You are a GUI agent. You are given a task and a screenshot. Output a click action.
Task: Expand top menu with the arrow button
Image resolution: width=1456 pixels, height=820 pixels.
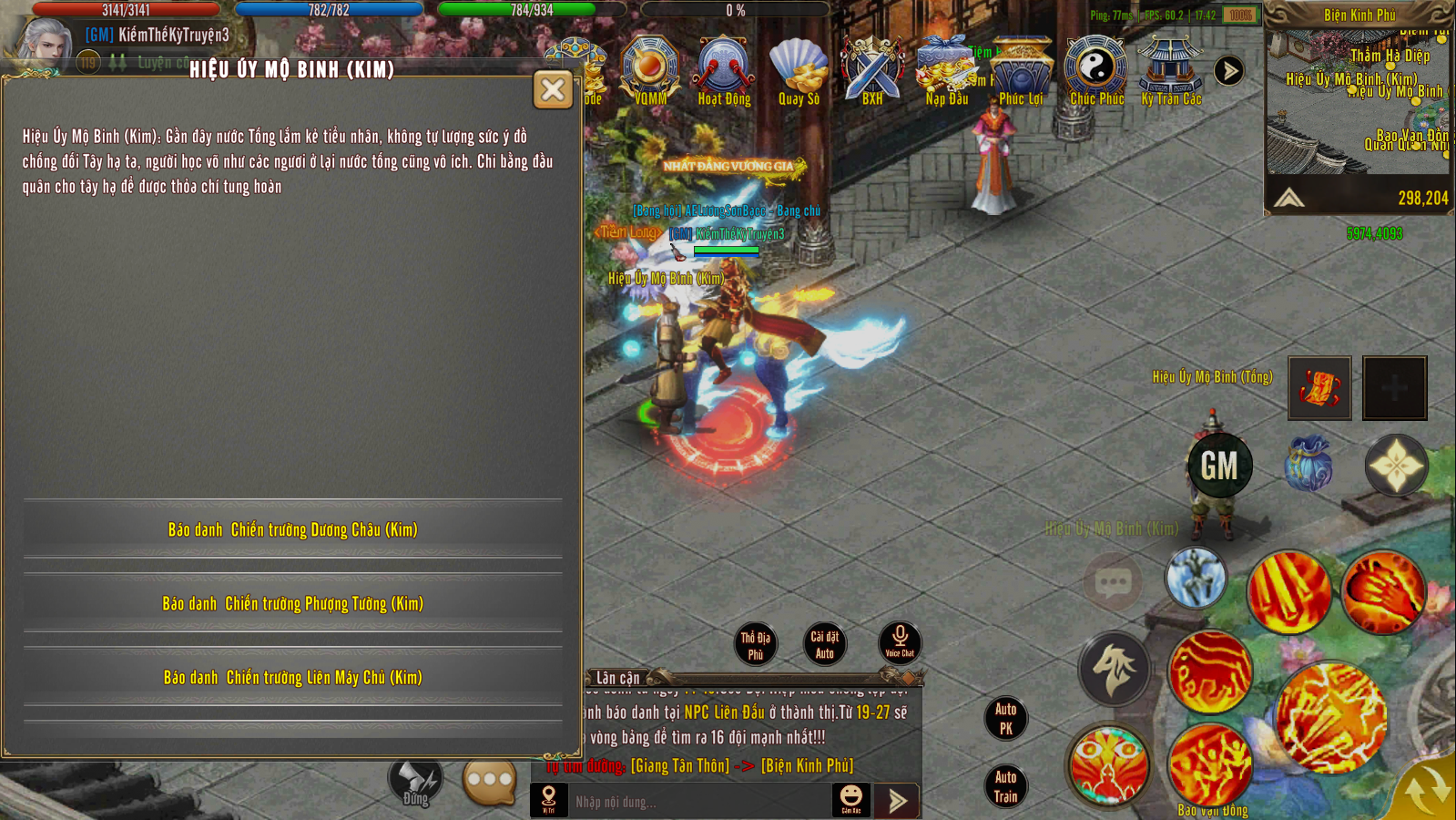point(1228,71)
